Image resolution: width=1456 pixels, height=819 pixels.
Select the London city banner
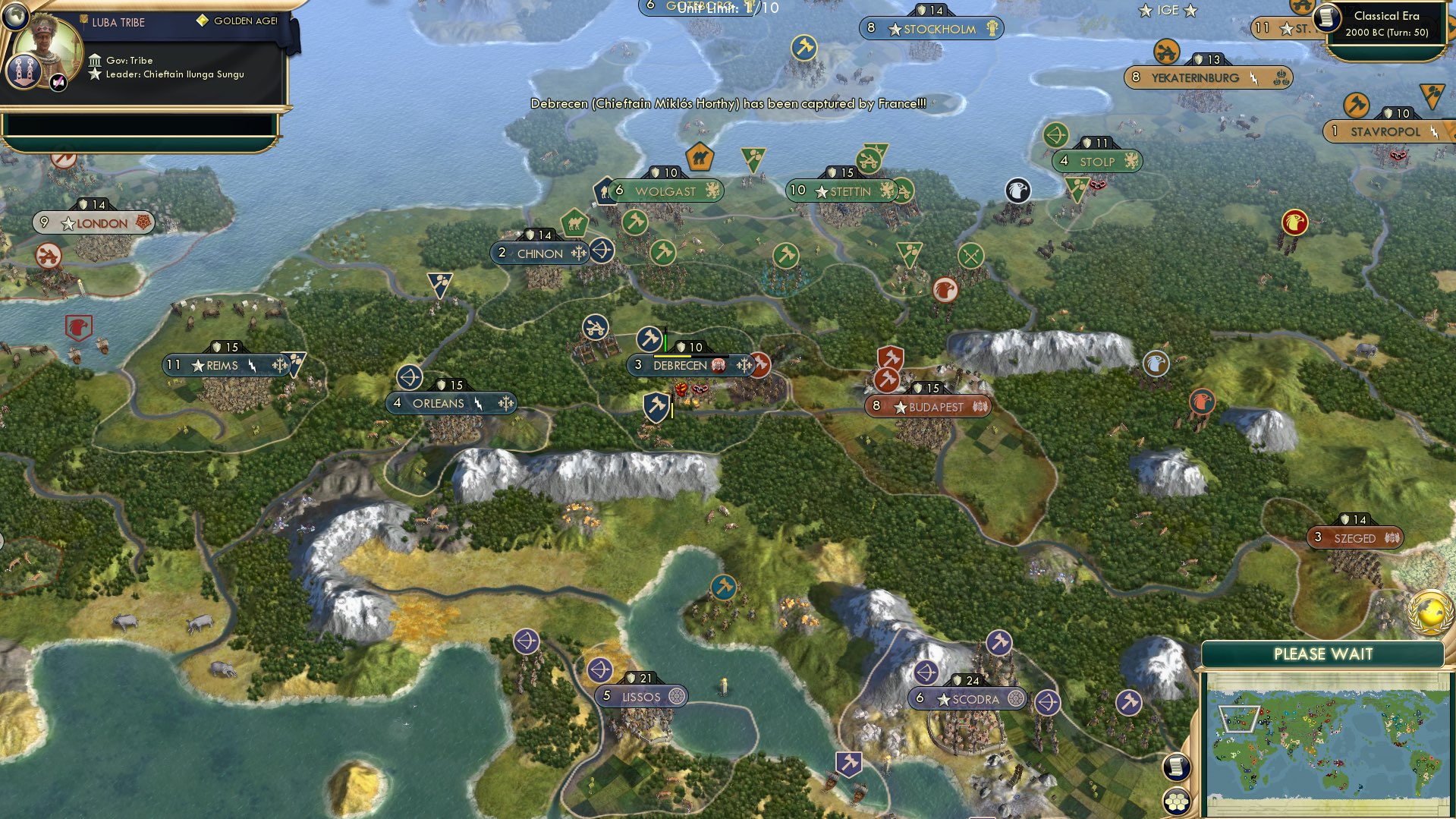point(96,223)
